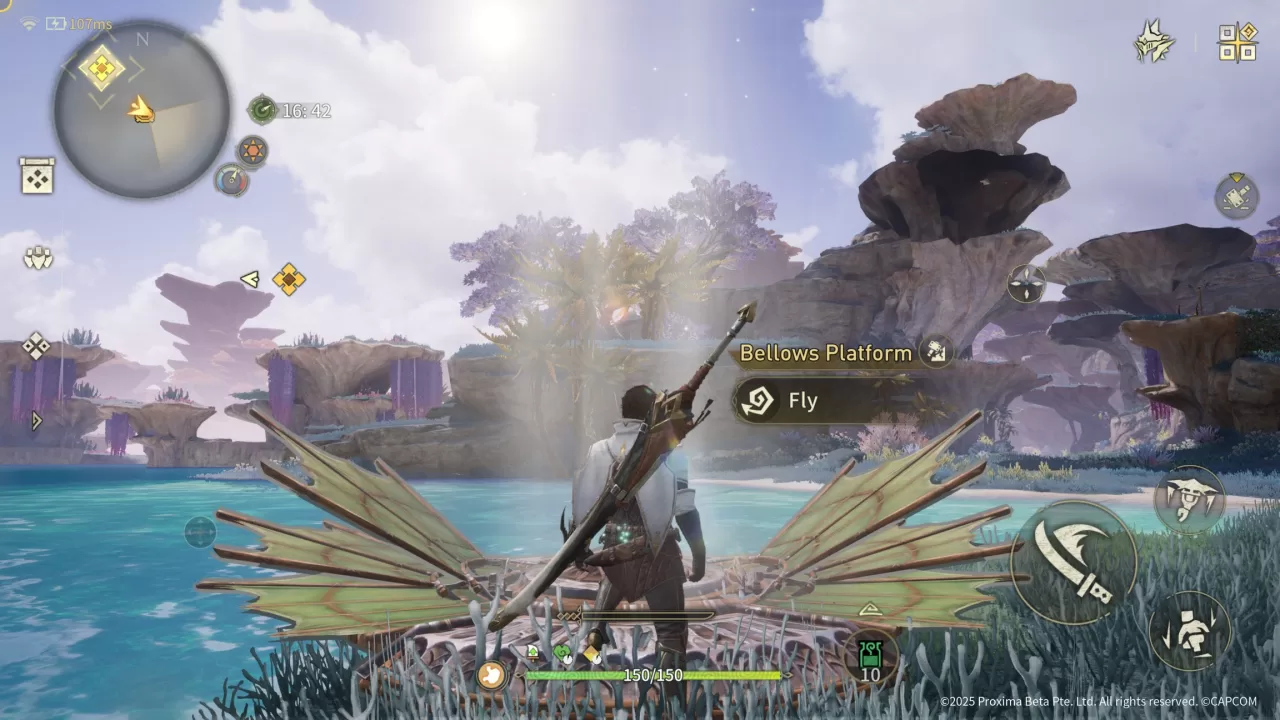
Task: Expand the left-edge chevron panel
Action: pos(36,421)
